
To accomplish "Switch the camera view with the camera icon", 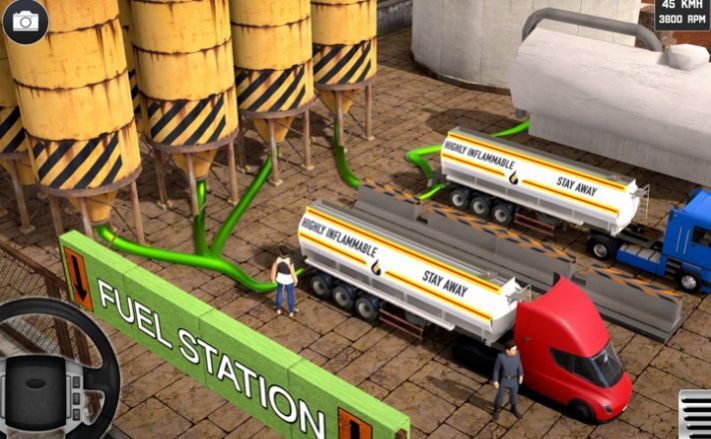I will pos(24,20).
